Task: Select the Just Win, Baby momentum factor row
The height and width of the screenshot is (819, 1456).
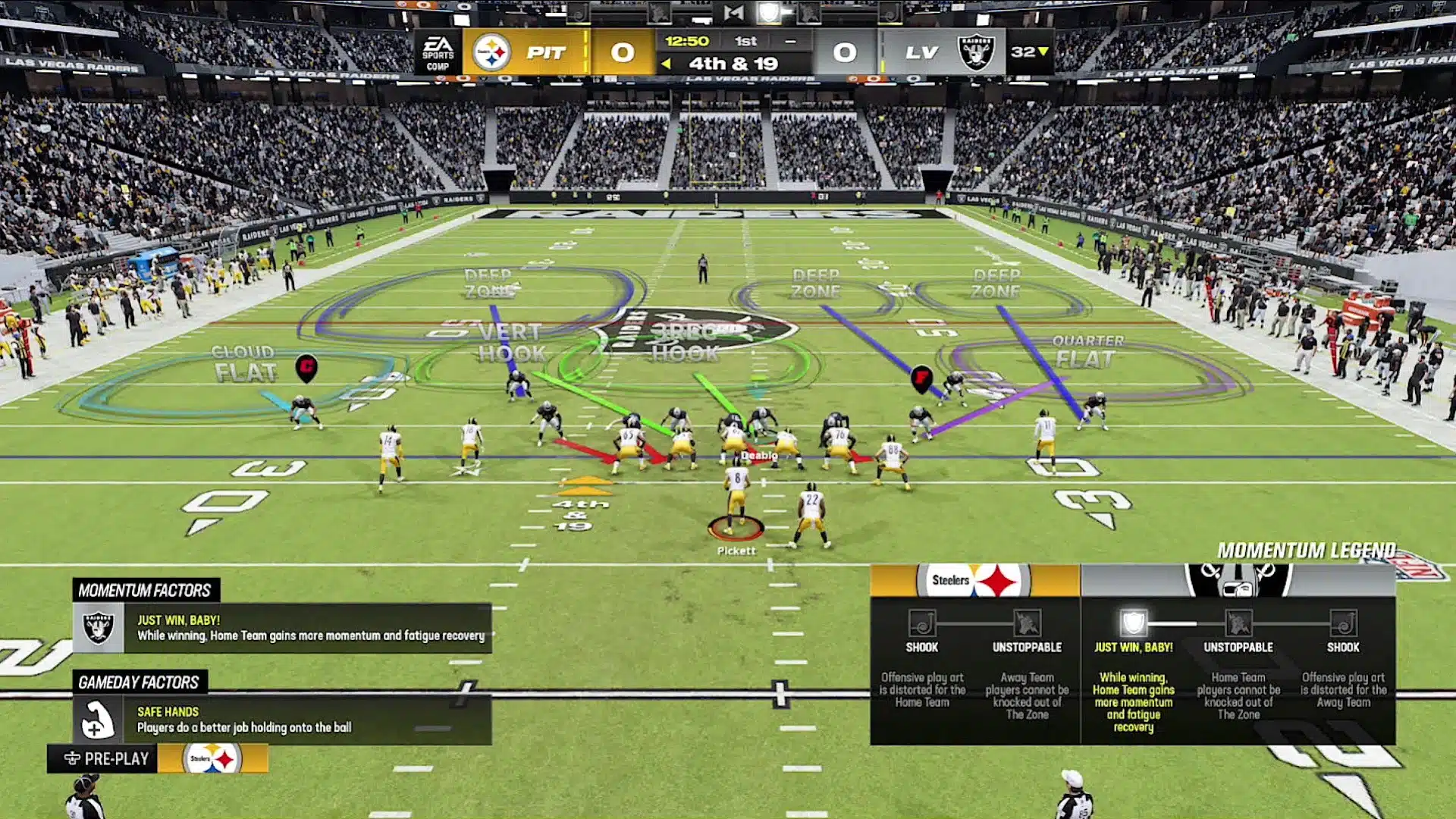Action: pos(282,628)
